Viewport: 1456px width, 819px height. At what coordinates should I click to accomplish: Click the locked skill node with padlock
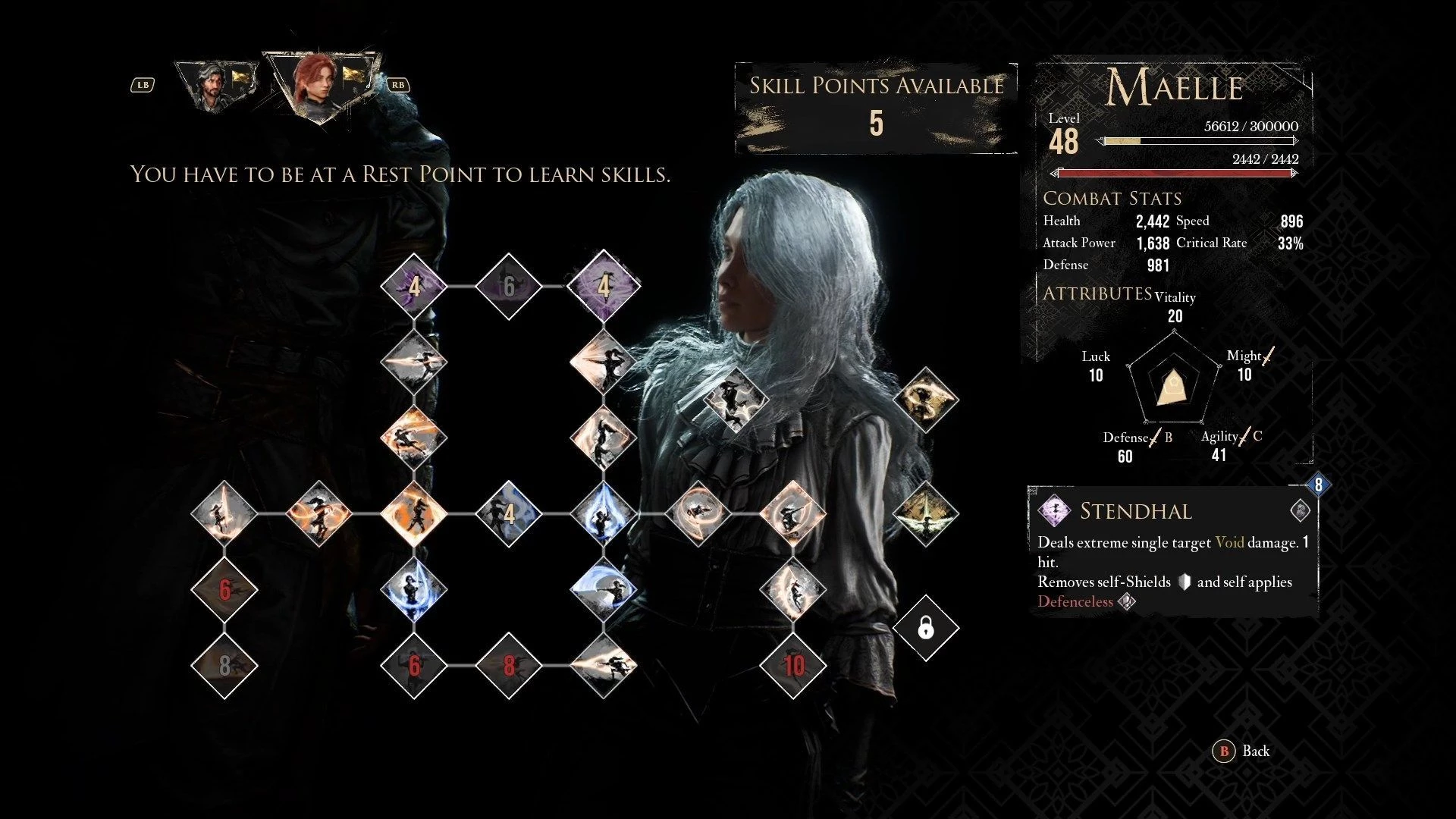pyautogui.click(x=926, y=628)
